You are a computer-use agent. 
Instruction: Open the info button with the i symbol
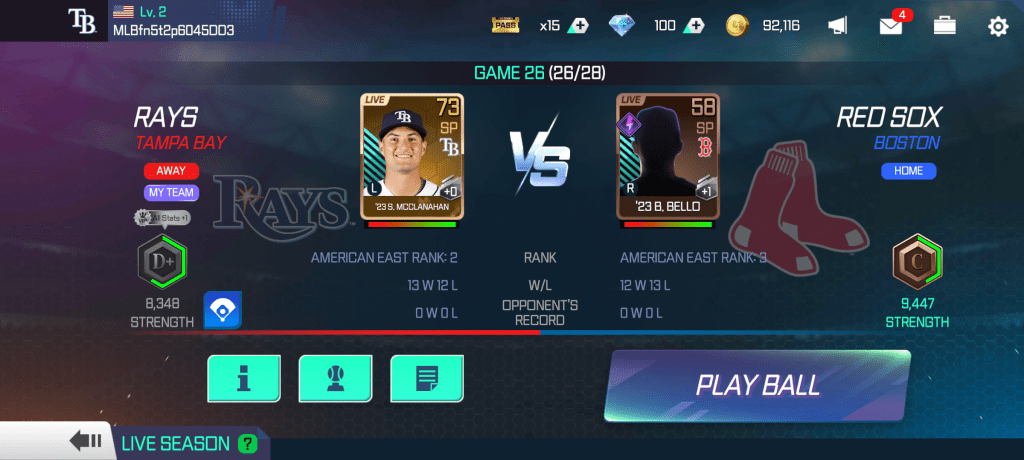tap(243, 378)
